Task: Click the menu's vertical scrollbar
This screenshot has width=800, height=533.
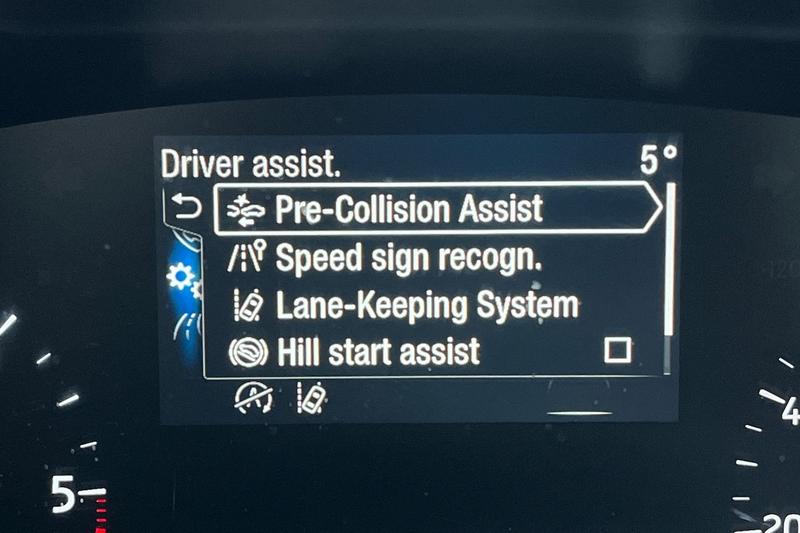Action: [x=669, y=262]
